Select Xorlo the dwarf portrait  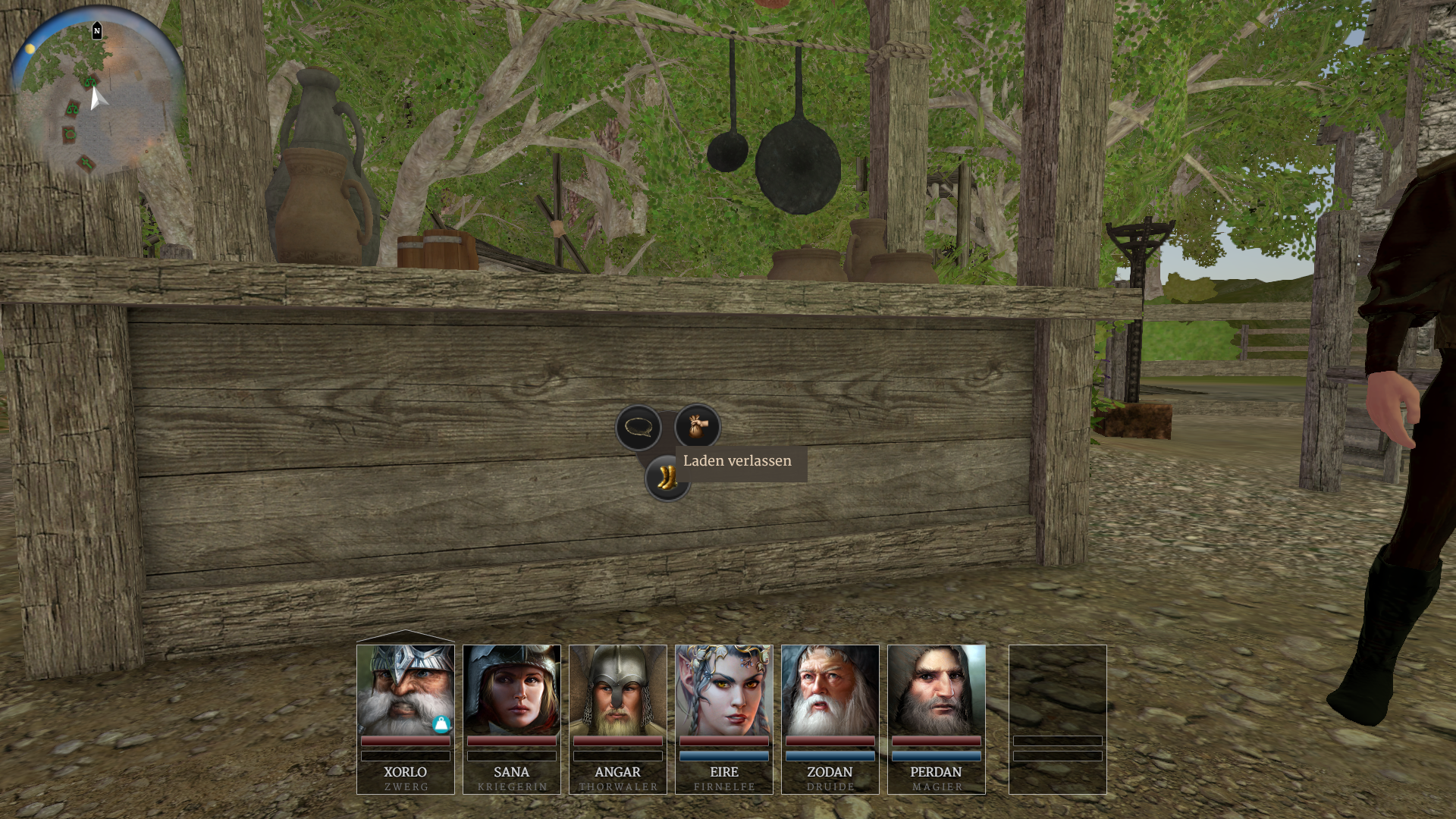(x=405, y=690)
